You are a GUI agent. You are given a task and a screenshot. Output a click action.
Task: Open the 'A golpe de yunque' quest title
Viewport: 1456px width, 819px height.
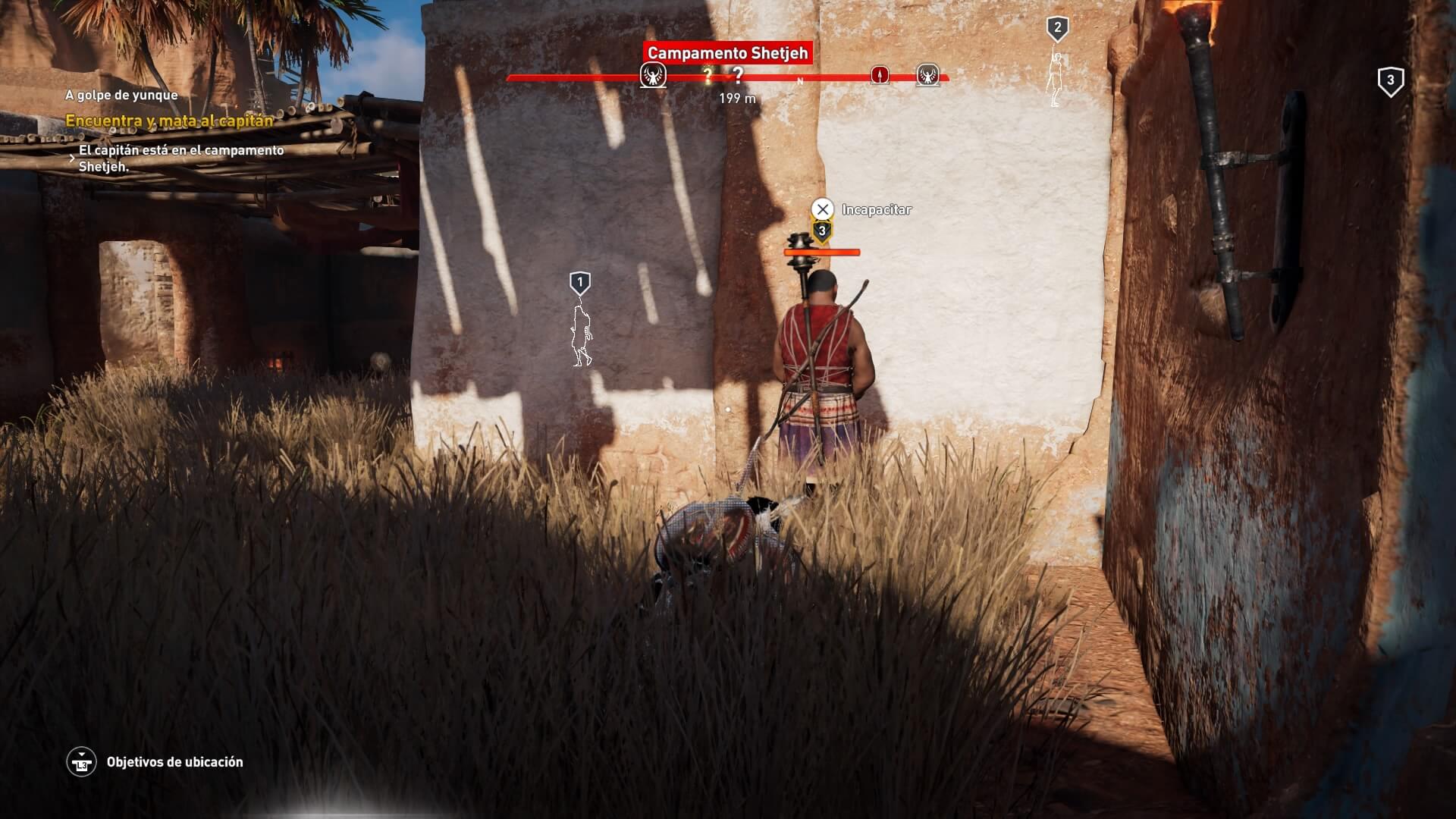click(x=121, y=95)
